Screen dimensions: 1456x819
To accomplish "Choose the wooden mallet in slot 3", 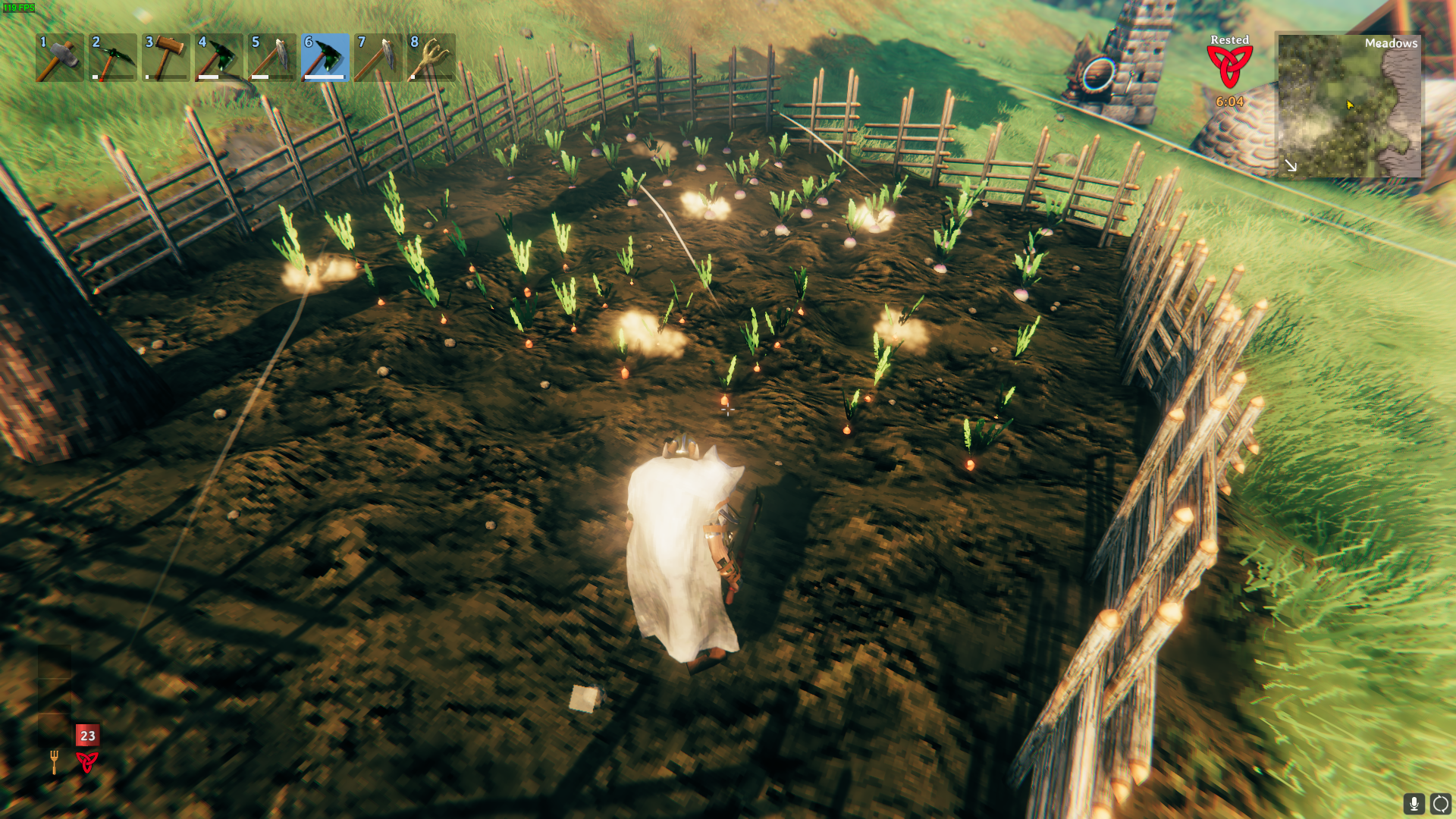I will tap(166, 58).
